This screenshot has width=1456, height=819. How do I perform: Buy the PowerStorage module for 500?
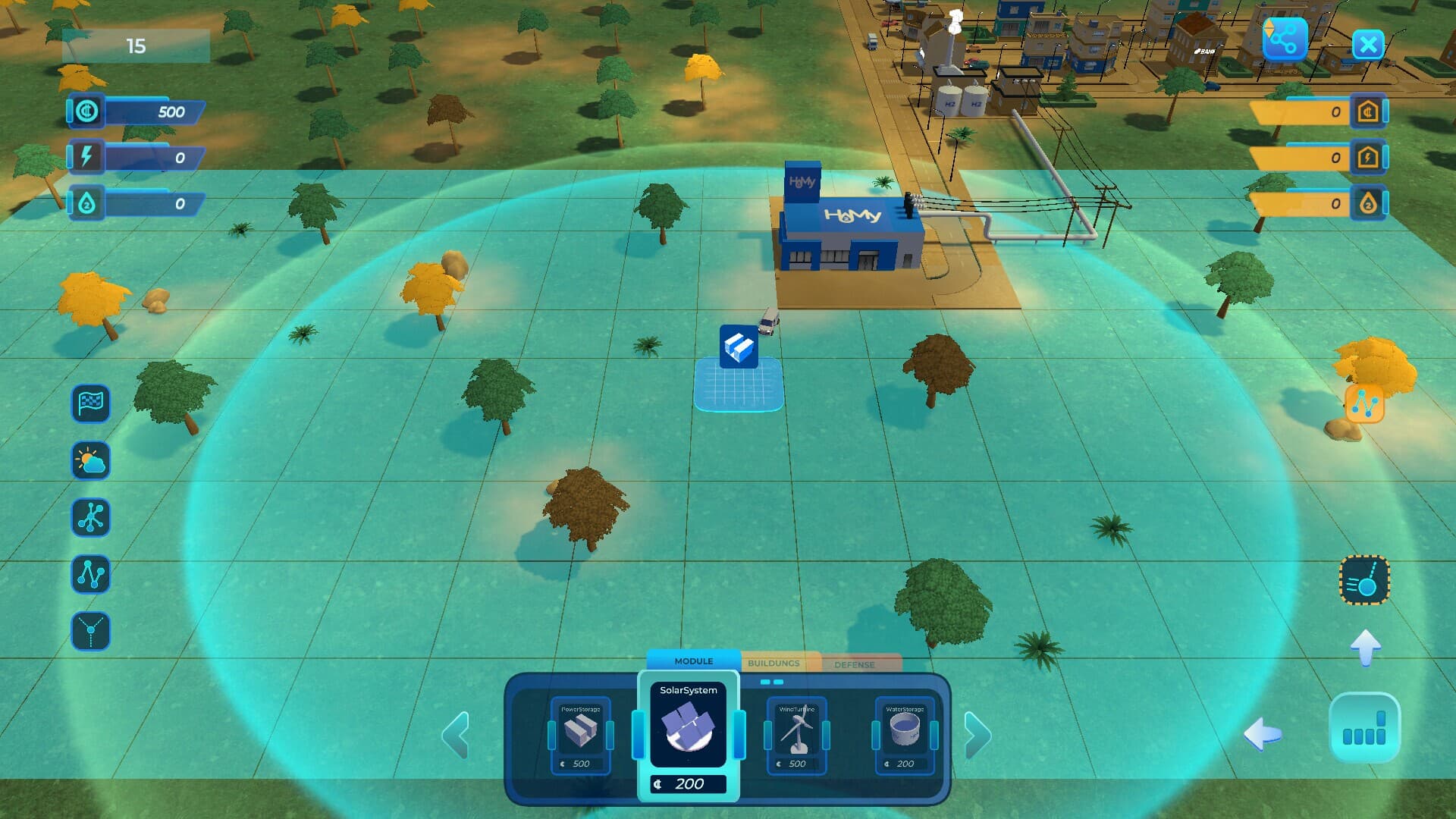coord(580,732)
